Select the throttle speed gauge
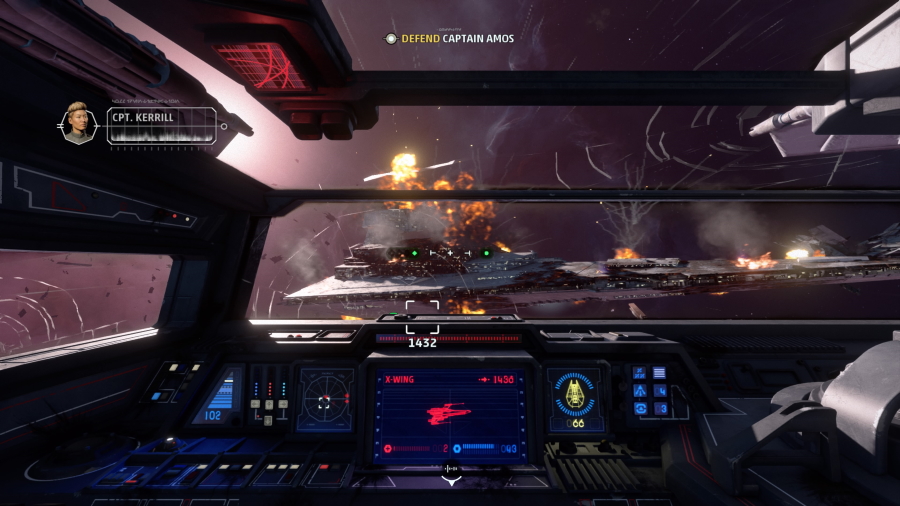The width and height of the screenshot is (900, 506). click(x=222, y=396)
